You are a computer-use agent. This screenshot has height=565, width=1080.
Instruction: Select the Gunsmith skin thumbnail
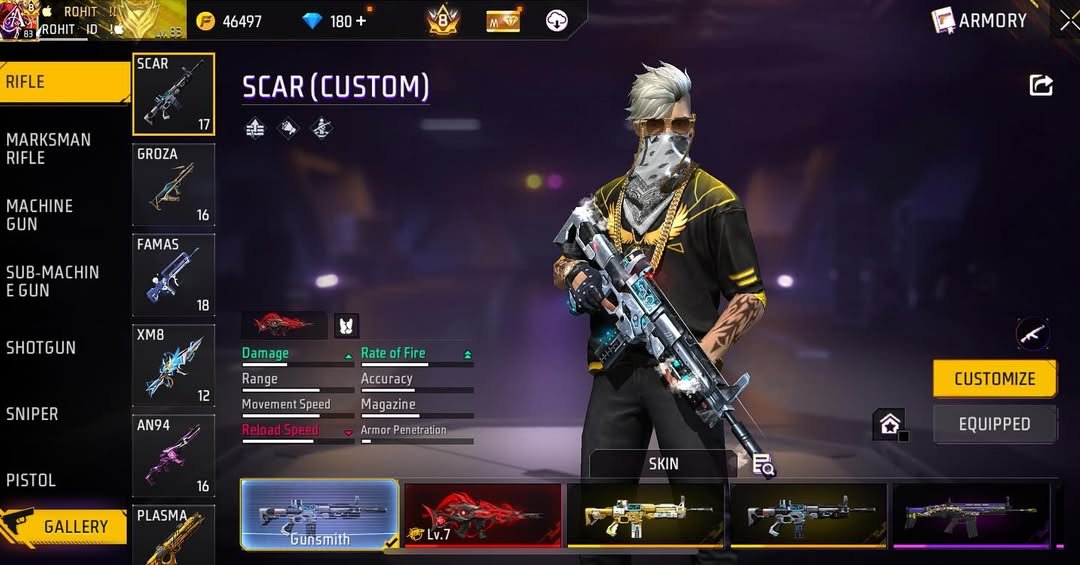(x=320, y=514)
